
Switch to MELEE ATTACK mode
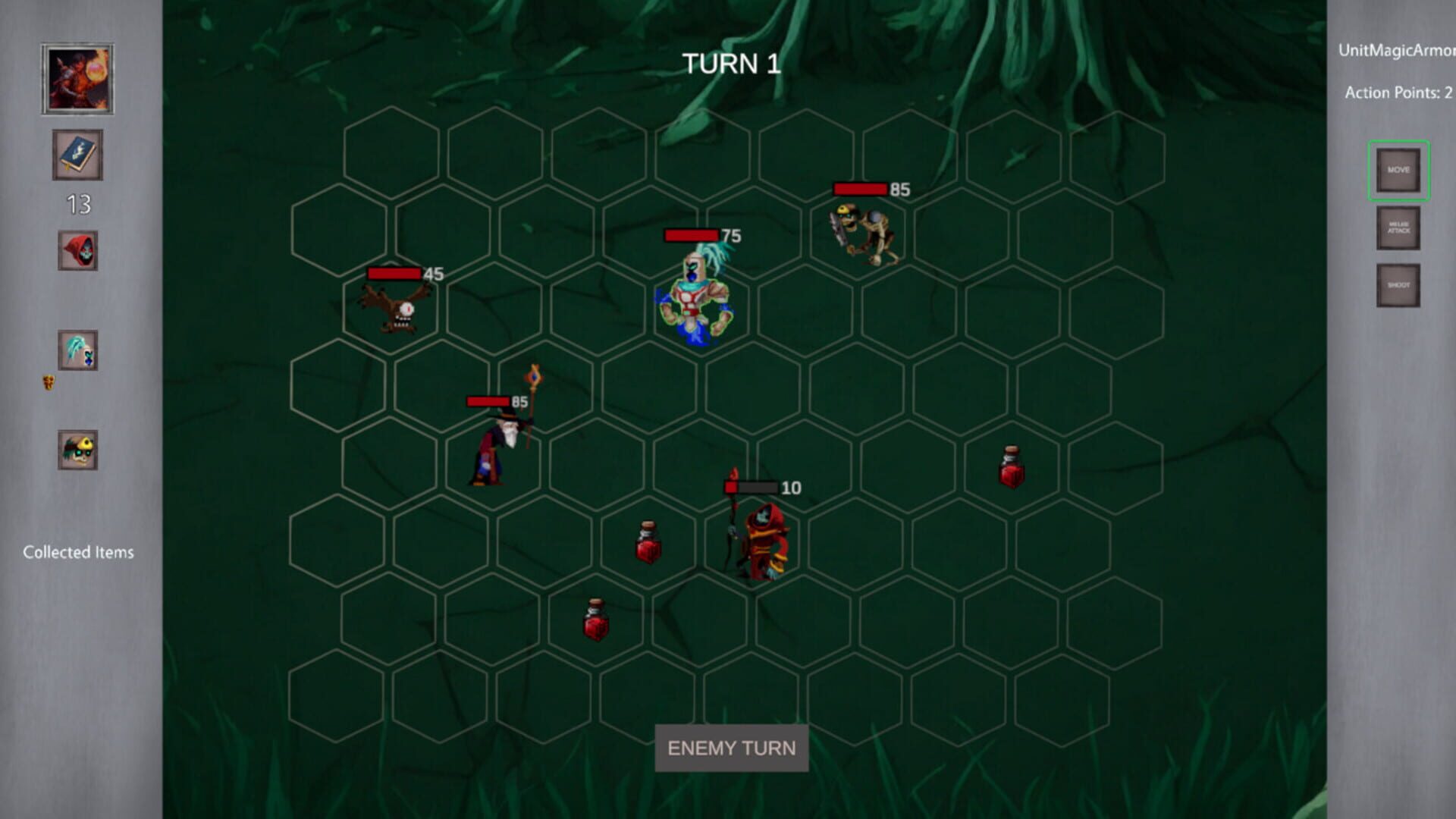click(x=1398, y=228)
